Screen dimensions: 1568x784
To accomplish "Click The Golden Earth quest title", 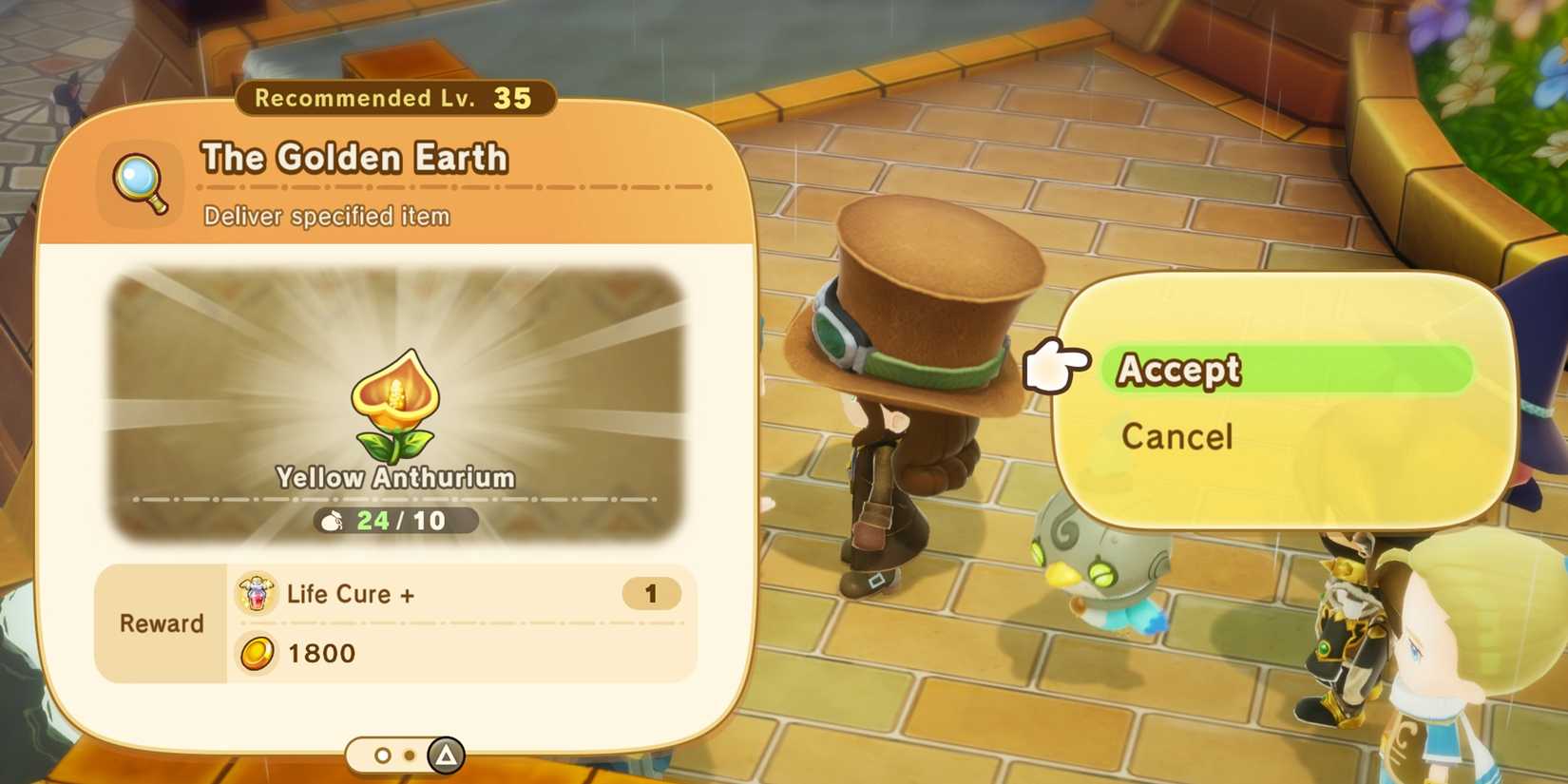I will (x=354, y=158).
